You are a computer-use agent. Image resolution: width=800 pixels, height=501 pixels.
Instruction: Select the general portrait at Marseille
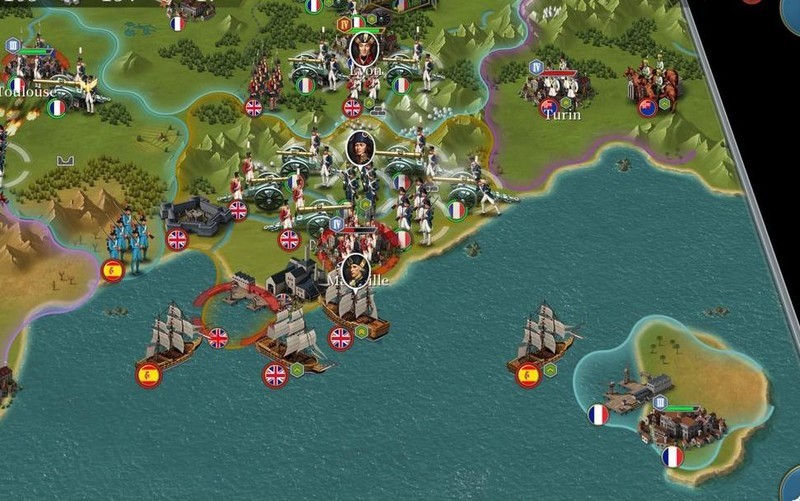pyautogui.click(x=355, y=269)
